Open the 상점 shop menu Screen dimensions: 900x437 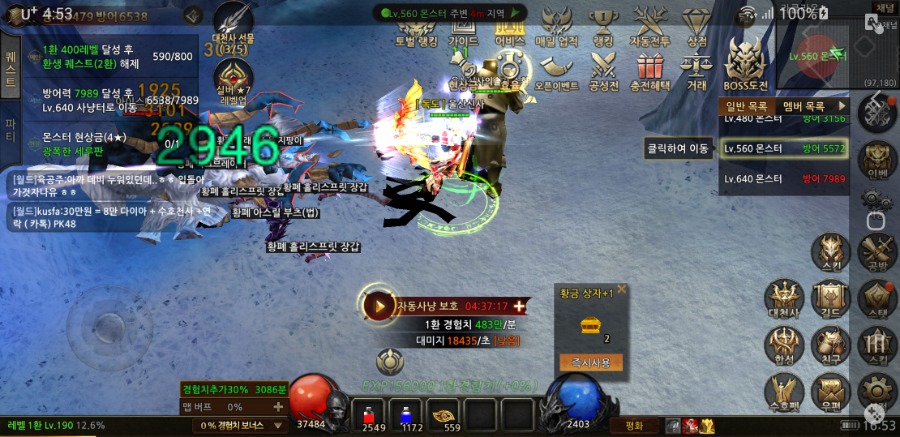(696, 25)
